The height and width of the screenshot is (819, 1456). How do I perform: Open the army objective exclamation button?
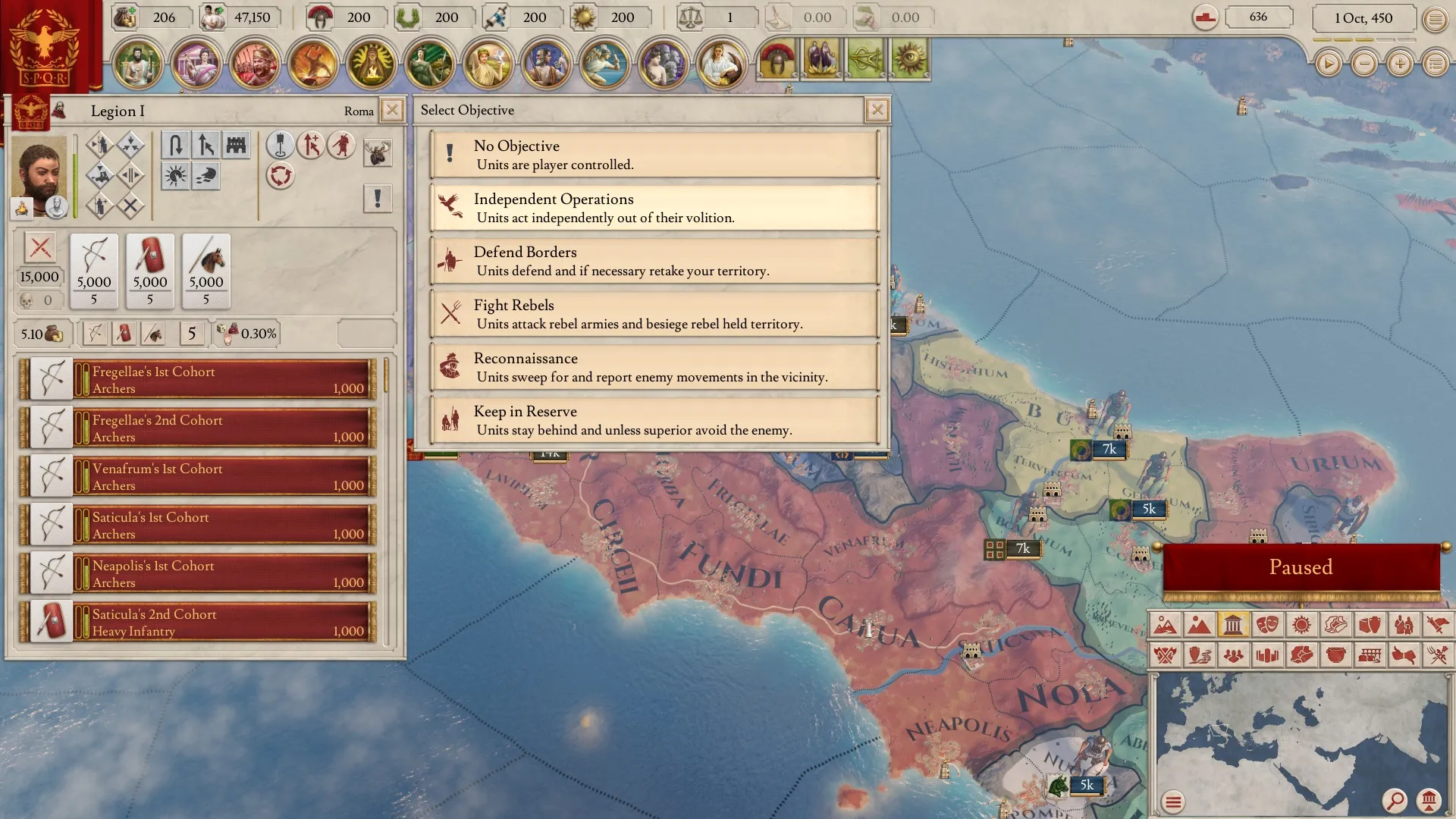pos(377,199)
